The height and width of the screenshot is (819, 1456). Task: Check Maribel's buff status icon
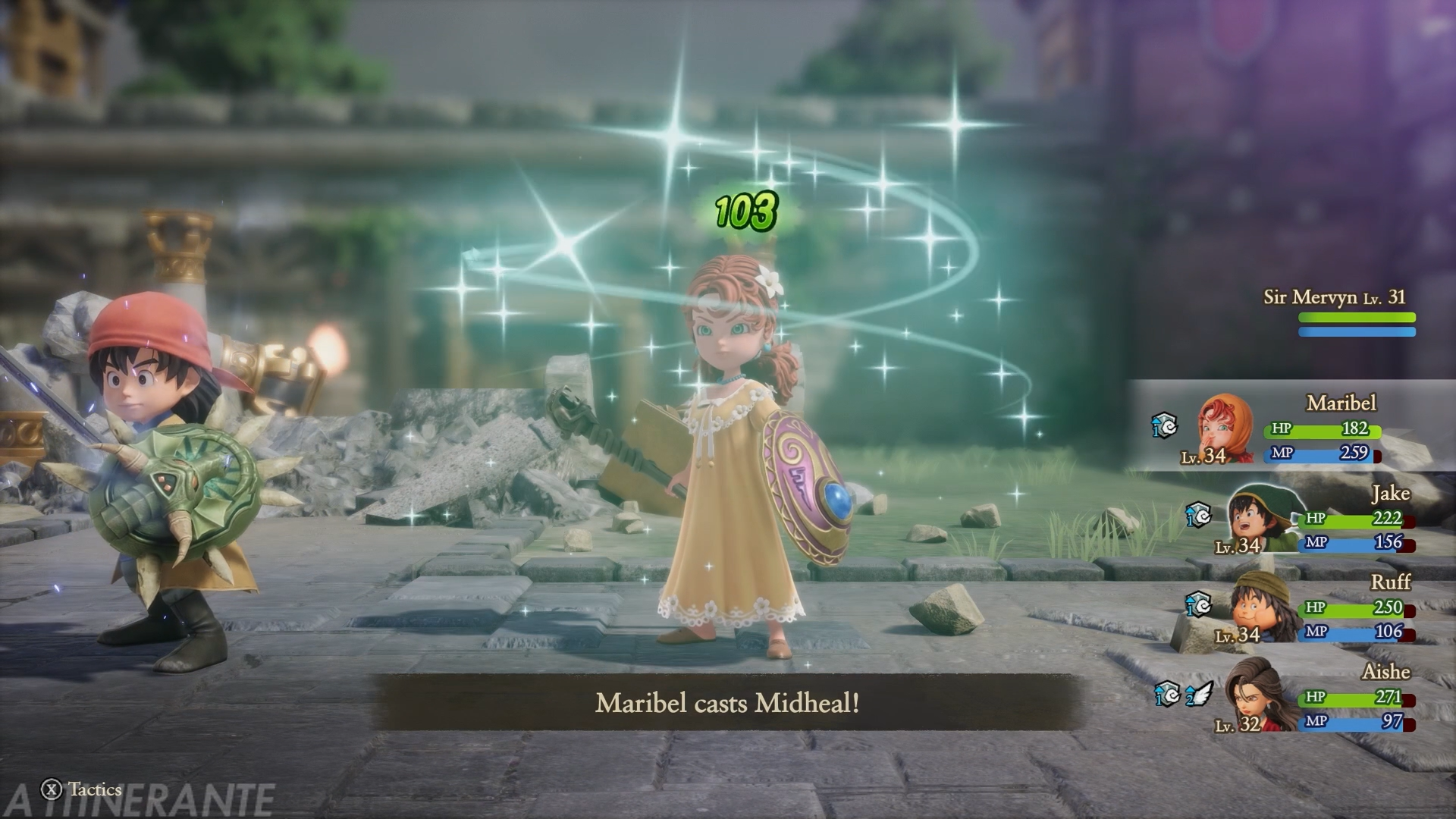pyautogui.click(x=1164, y=426)
